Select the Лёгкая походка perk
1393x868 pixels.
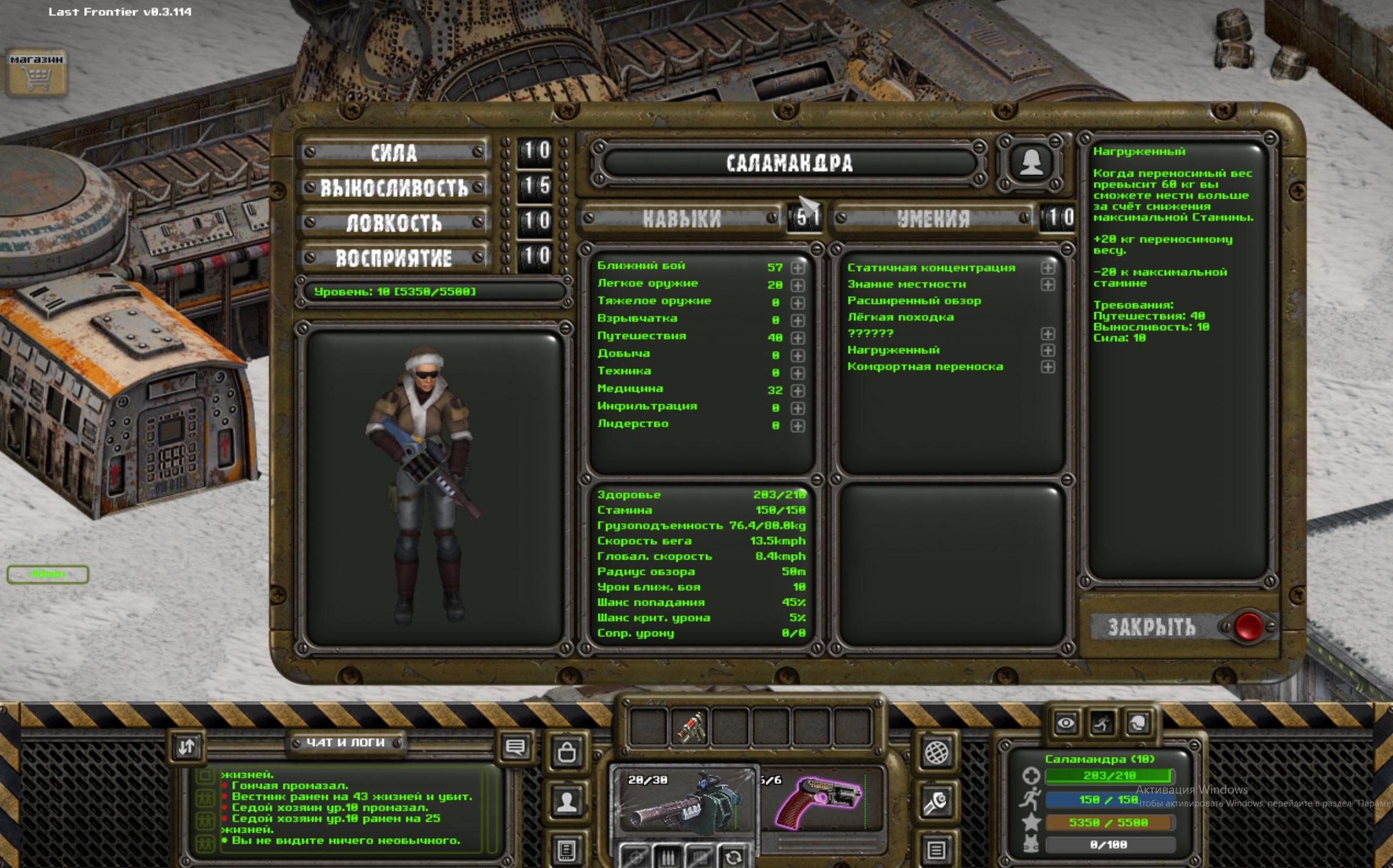pyautogui.click(x=900, y=317)
